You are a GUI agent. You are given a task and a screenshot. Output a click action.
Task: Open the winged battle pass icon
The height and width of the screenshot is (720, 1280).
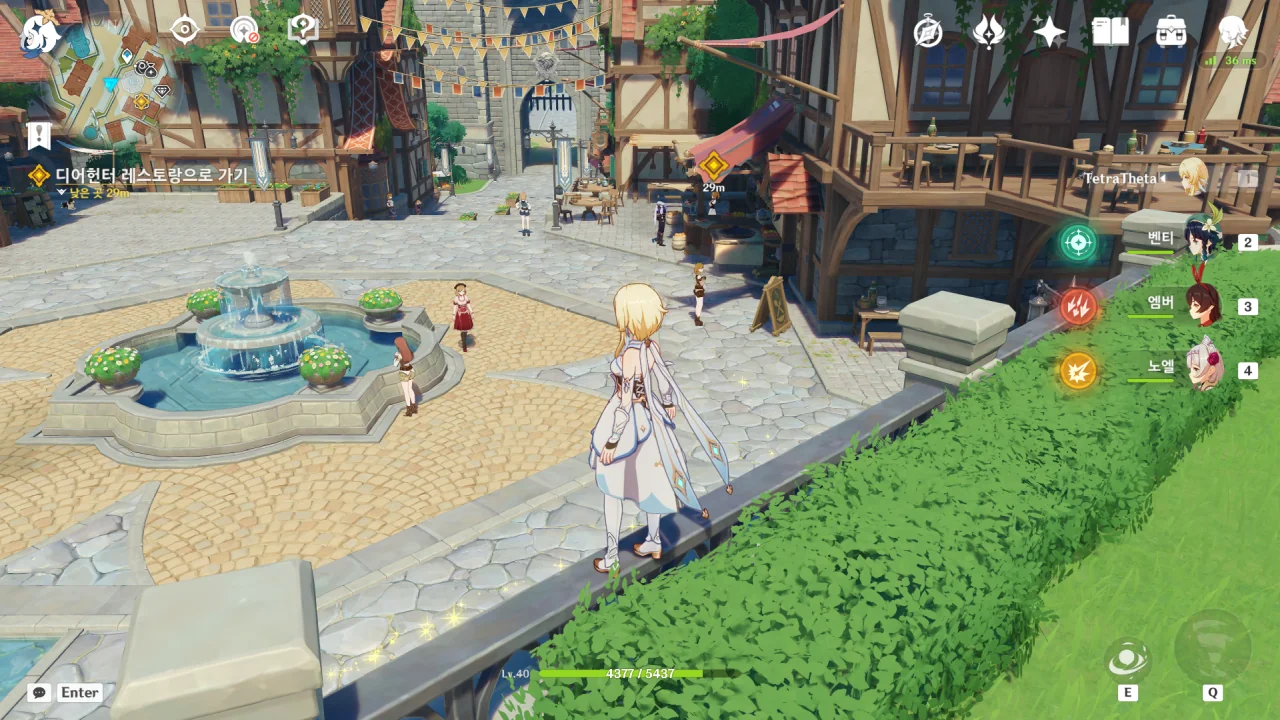(x=989, y=32)
